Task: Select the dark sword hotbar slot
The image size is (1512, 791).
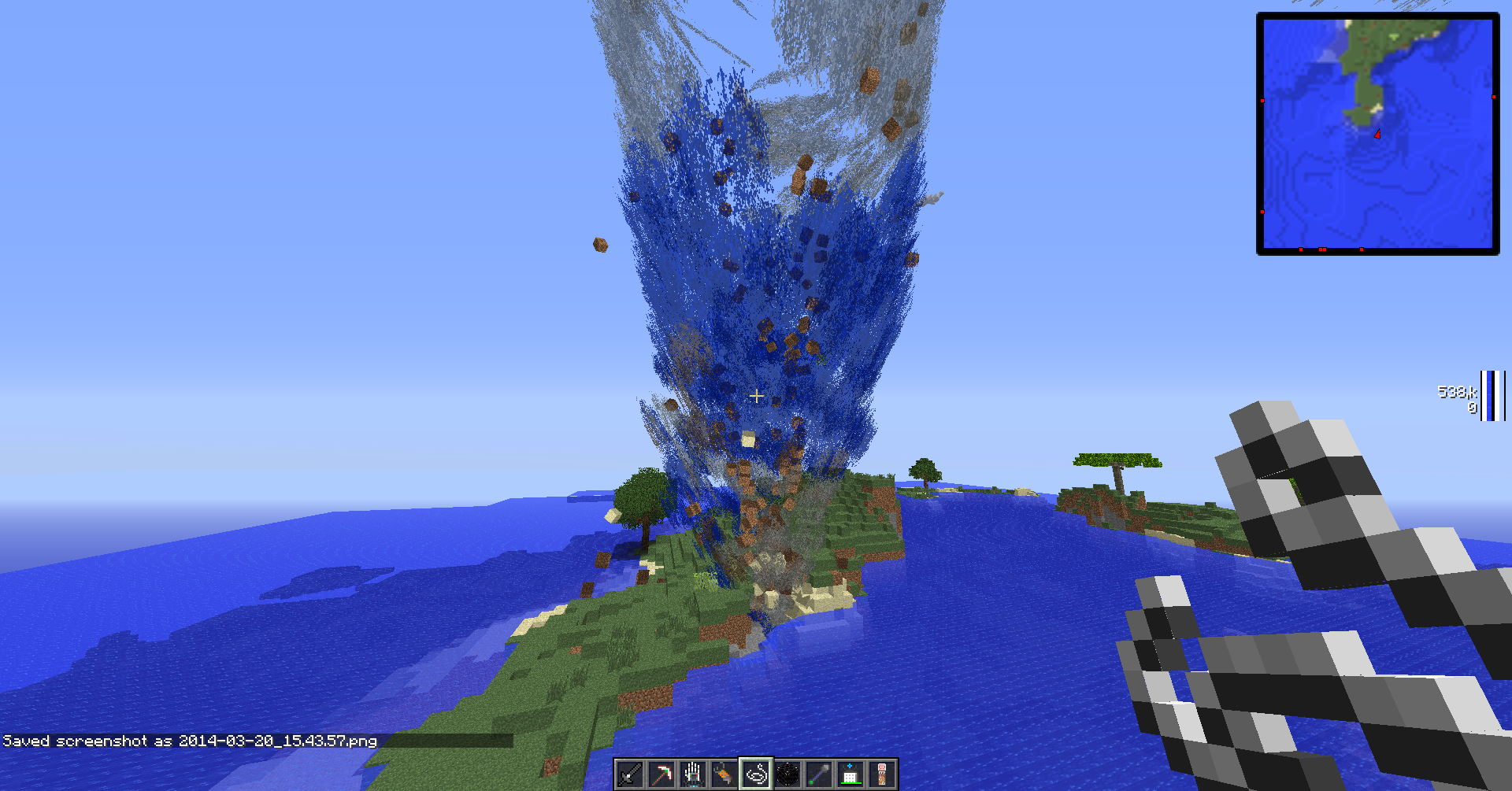Action: [630, 774]
